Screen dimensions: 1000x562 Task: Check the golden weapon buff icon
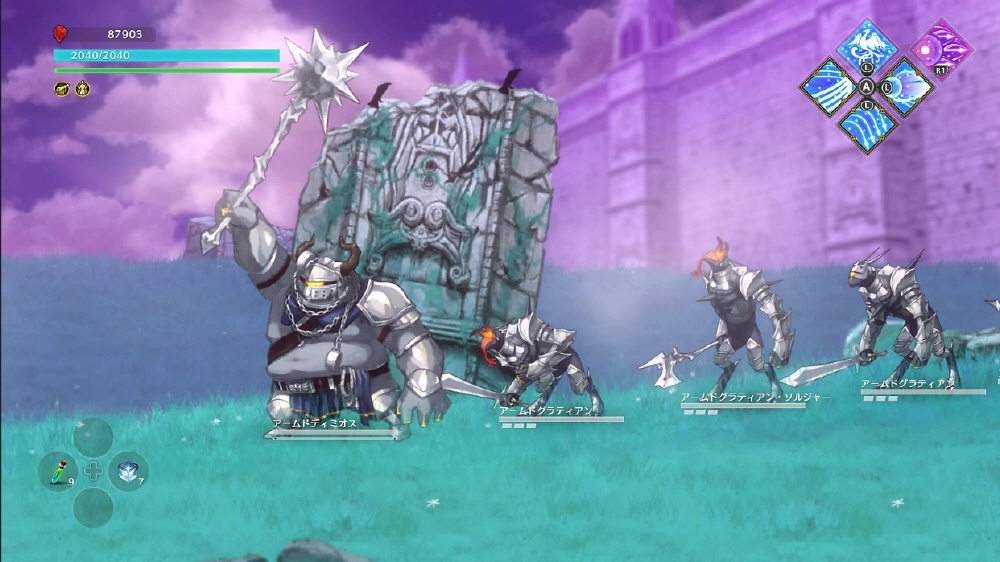[62, 89]
